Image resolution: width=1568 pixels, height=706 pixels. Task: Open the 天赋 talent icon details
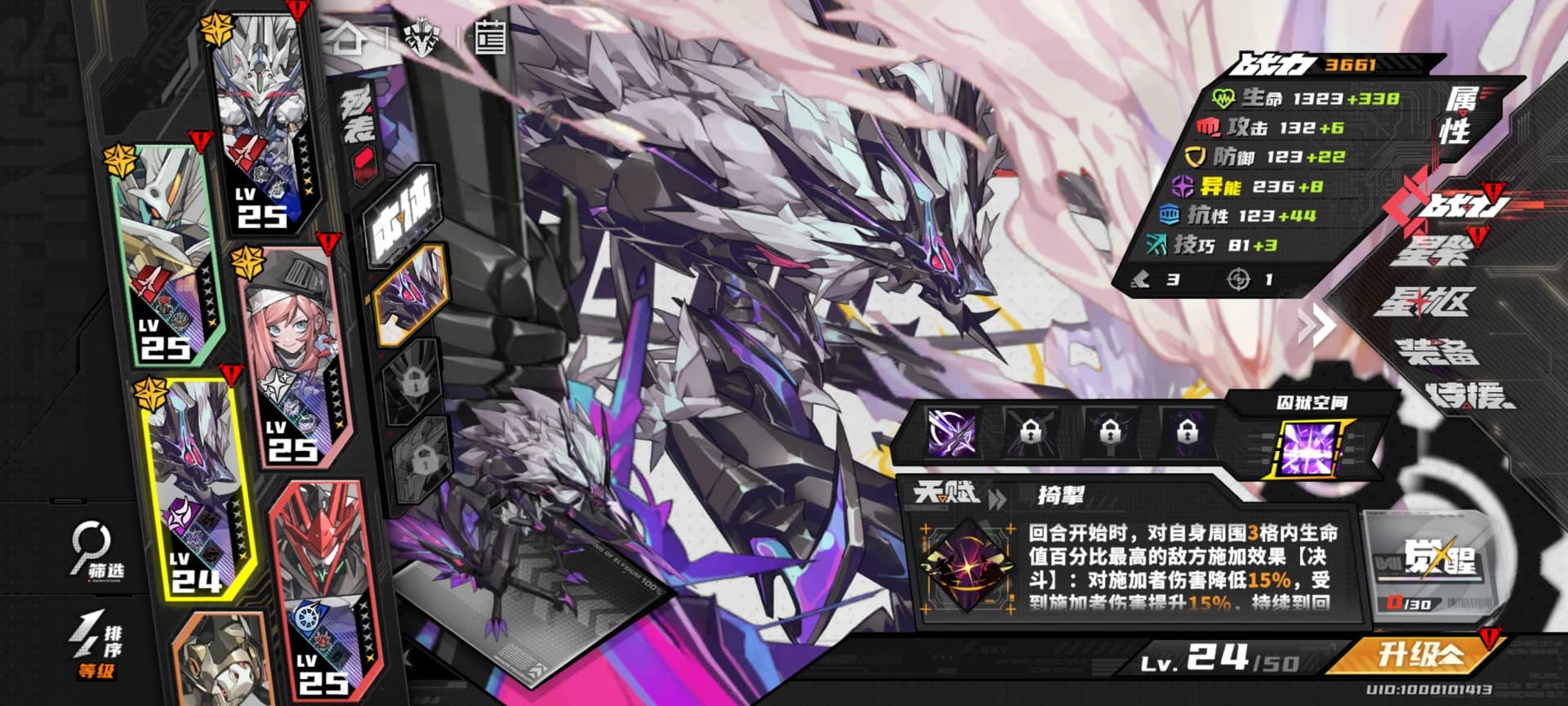tap(966, 565)
